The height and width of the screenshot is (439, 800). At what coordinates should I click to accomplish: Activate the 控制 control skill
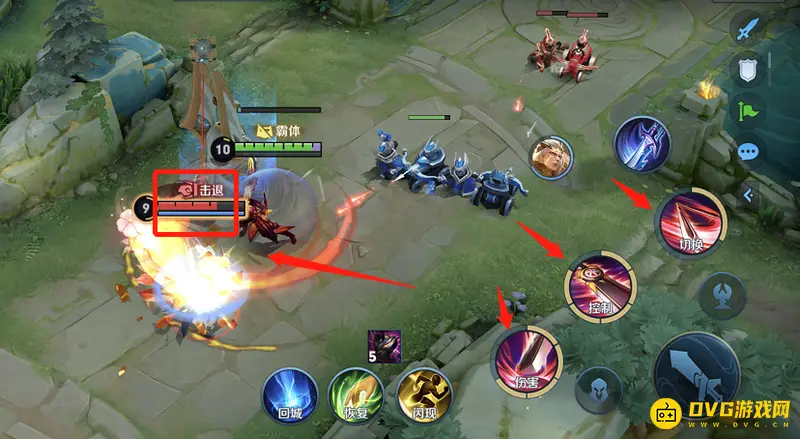pos(600,283)
